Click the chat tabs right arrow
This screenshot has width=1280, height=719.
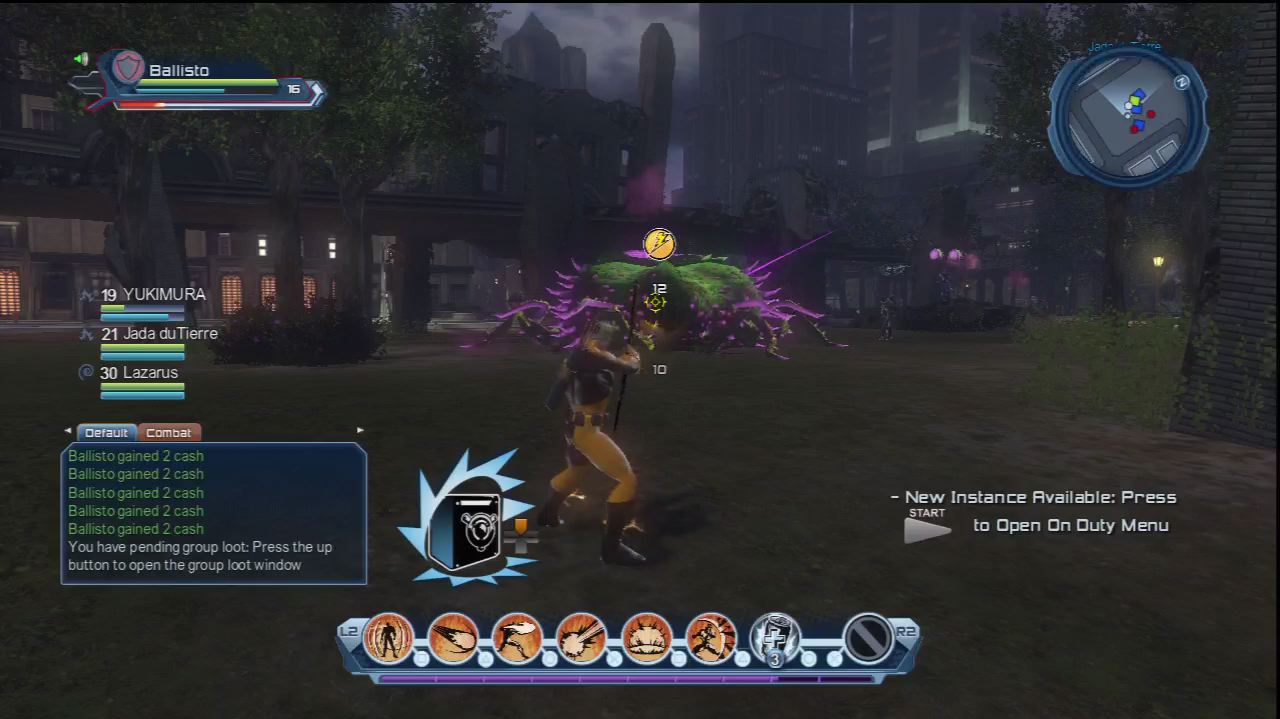[360, 431]
